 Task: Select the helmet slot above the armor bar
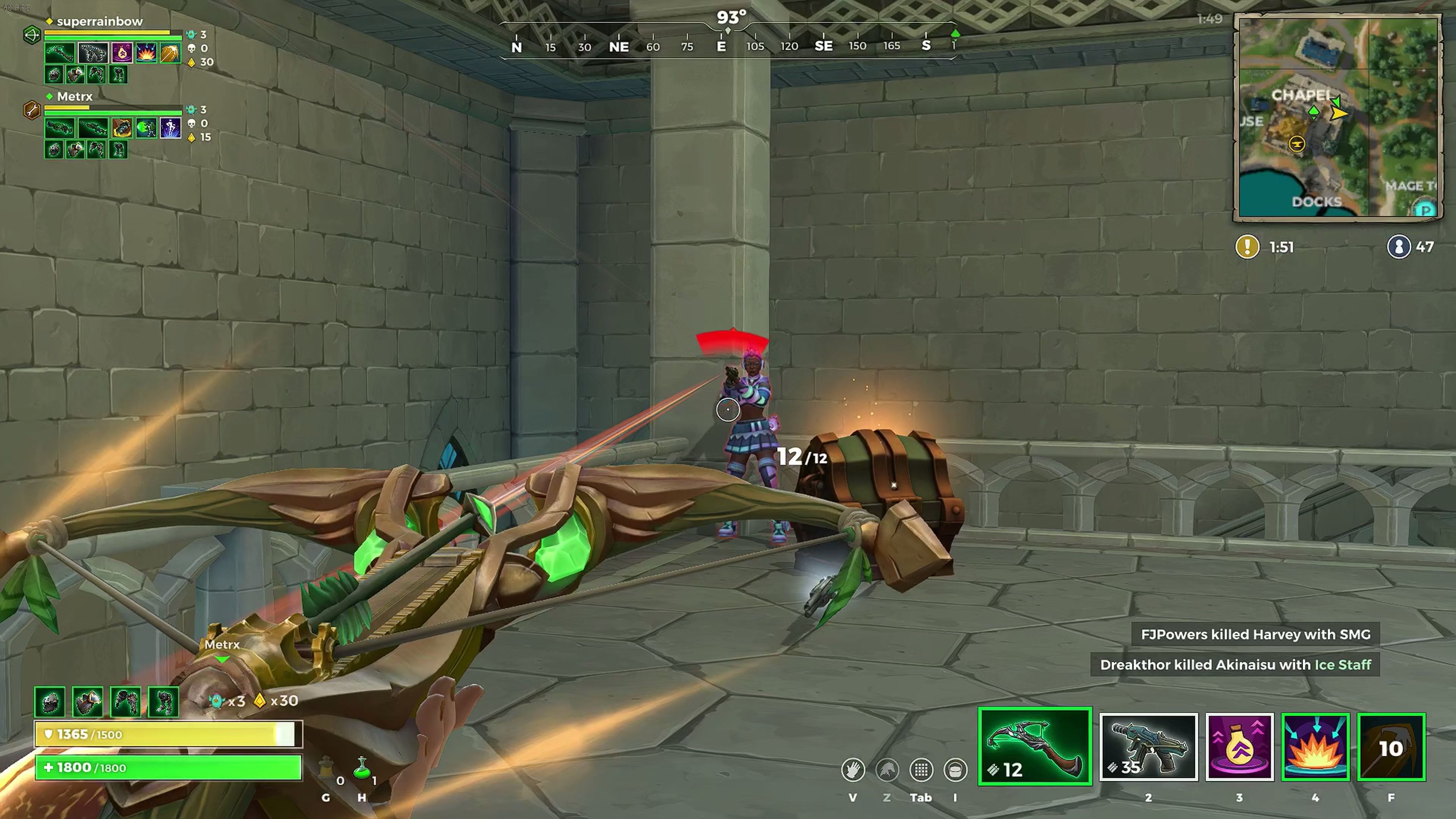coord(50,701)
